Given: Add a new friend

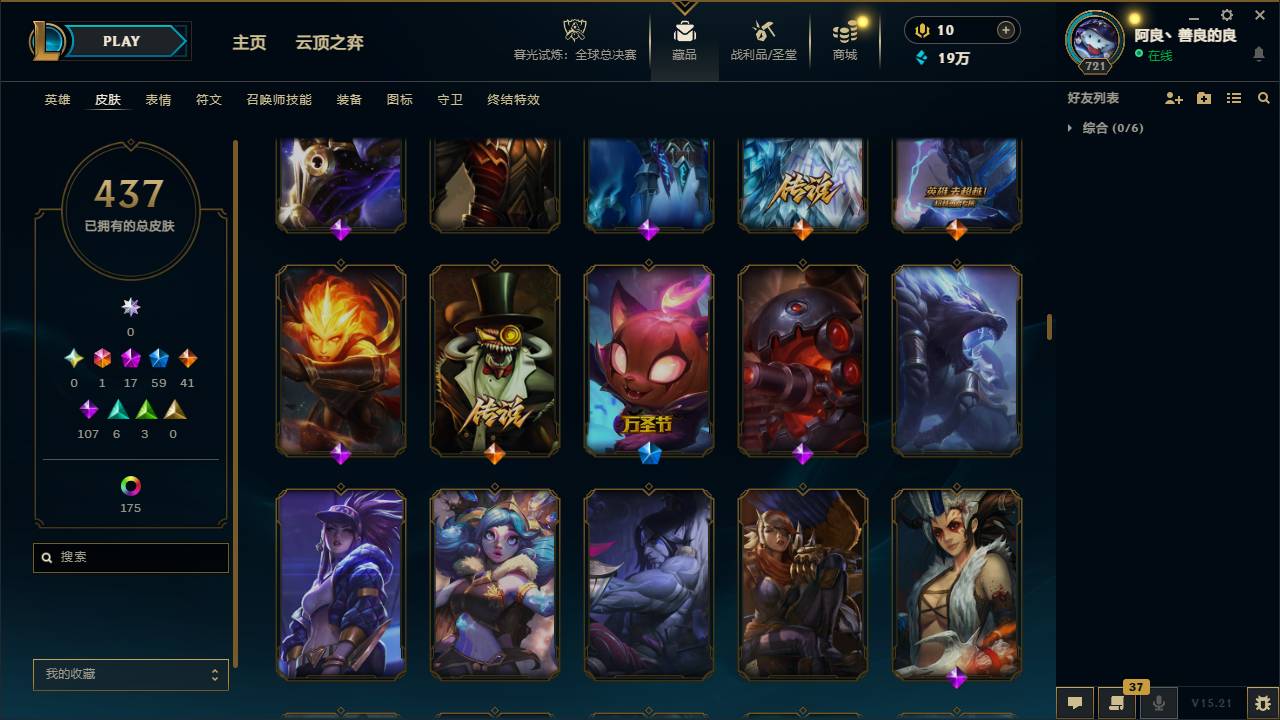Looking at the screenshot, I should click(1172, 97).
